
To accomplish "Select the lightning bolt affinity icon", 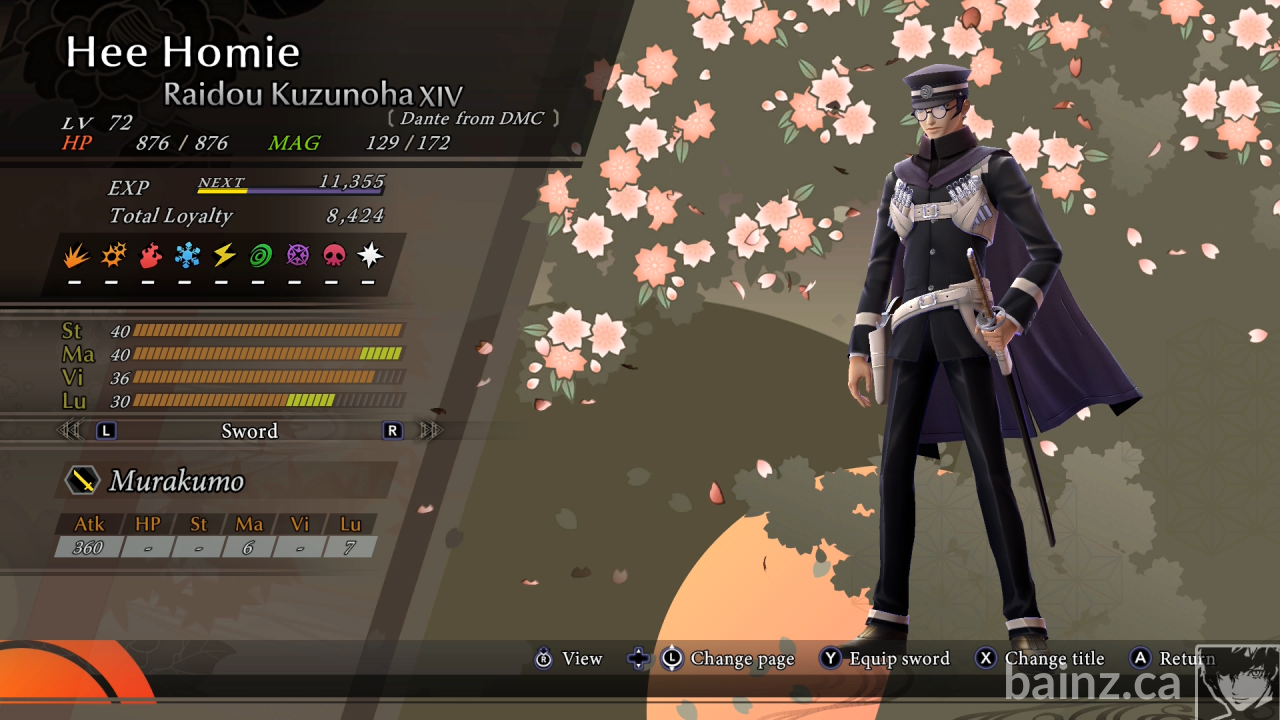I will pos(224,257).
